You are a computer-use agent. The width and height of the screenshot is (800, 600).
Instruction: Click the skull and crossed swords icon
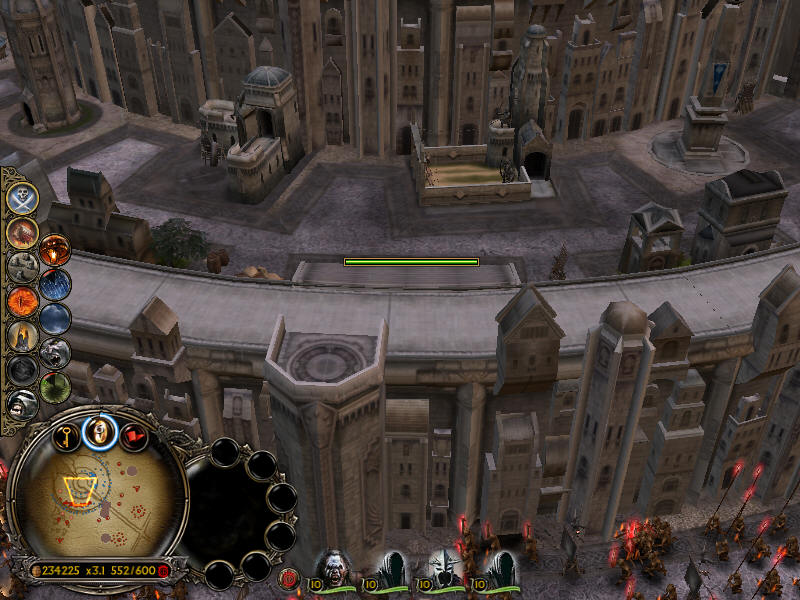(22, 197)
